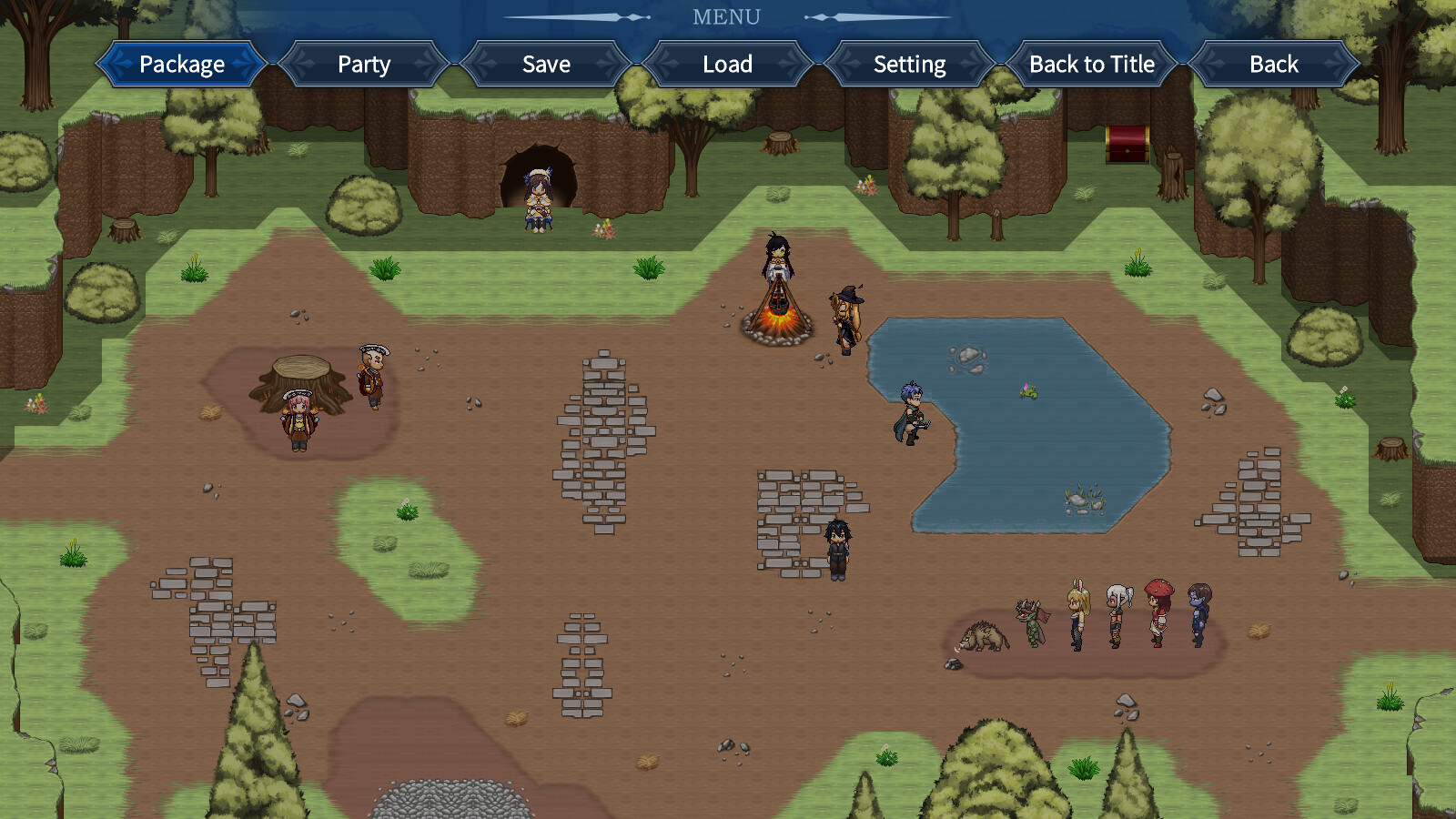Image resolution: width=1456 pixels, height=819 pixels.
Task: Open the Package menu
Action: coord(181,64)
